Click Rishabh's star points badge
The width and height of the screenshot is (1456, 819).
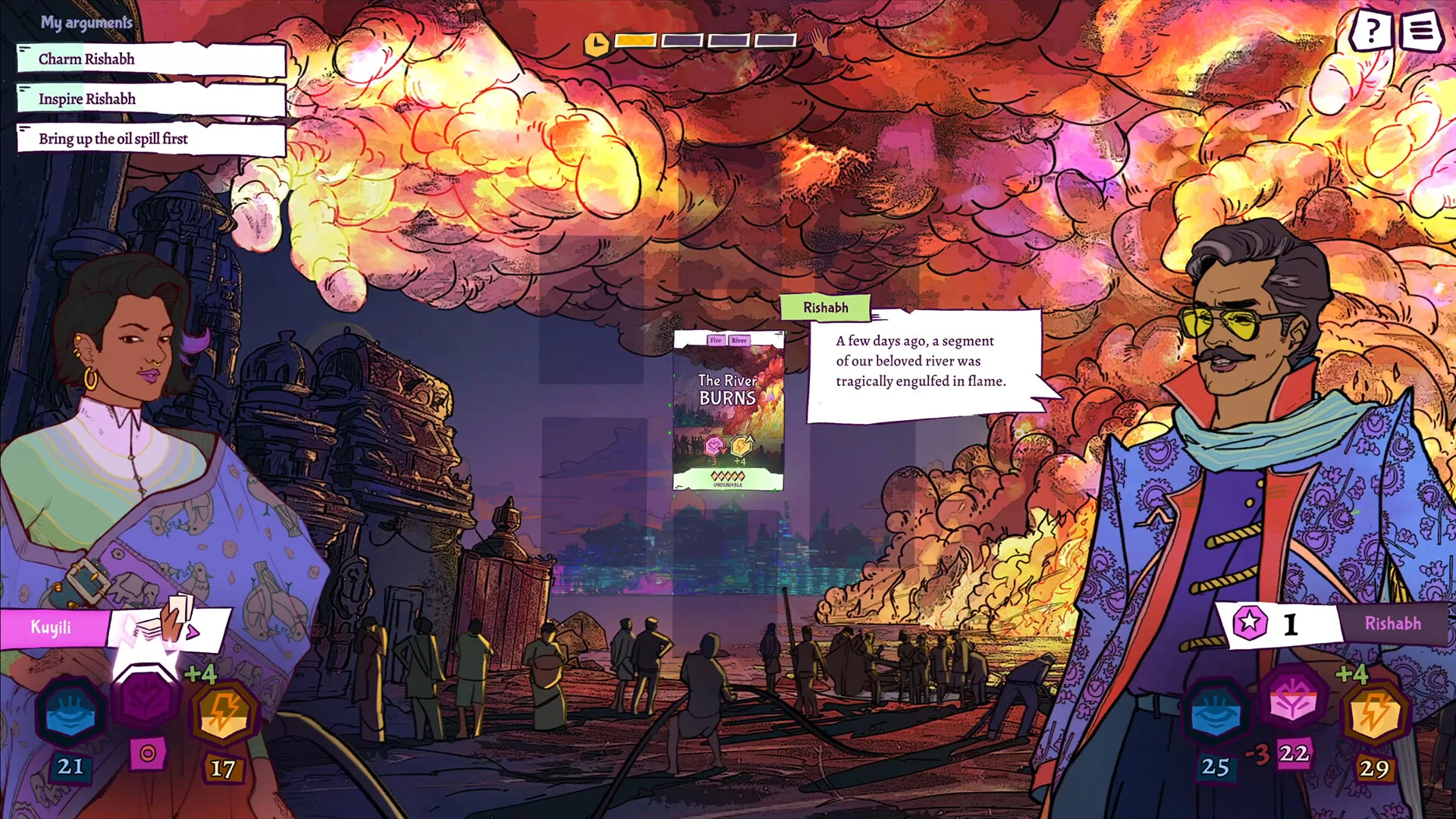(x=1249, y=623)
